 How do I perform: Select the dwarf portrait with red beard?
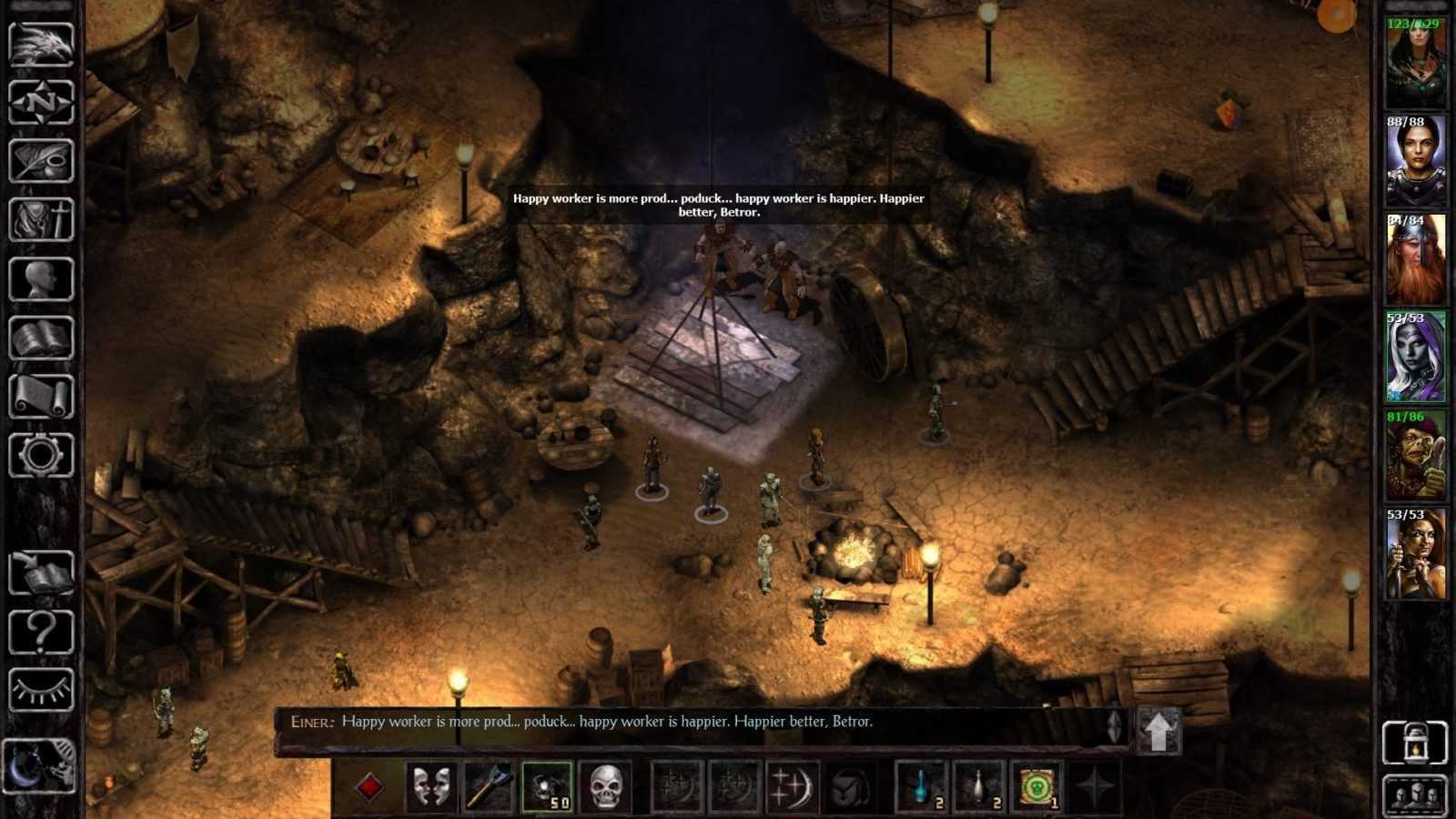coord(1415,259)
